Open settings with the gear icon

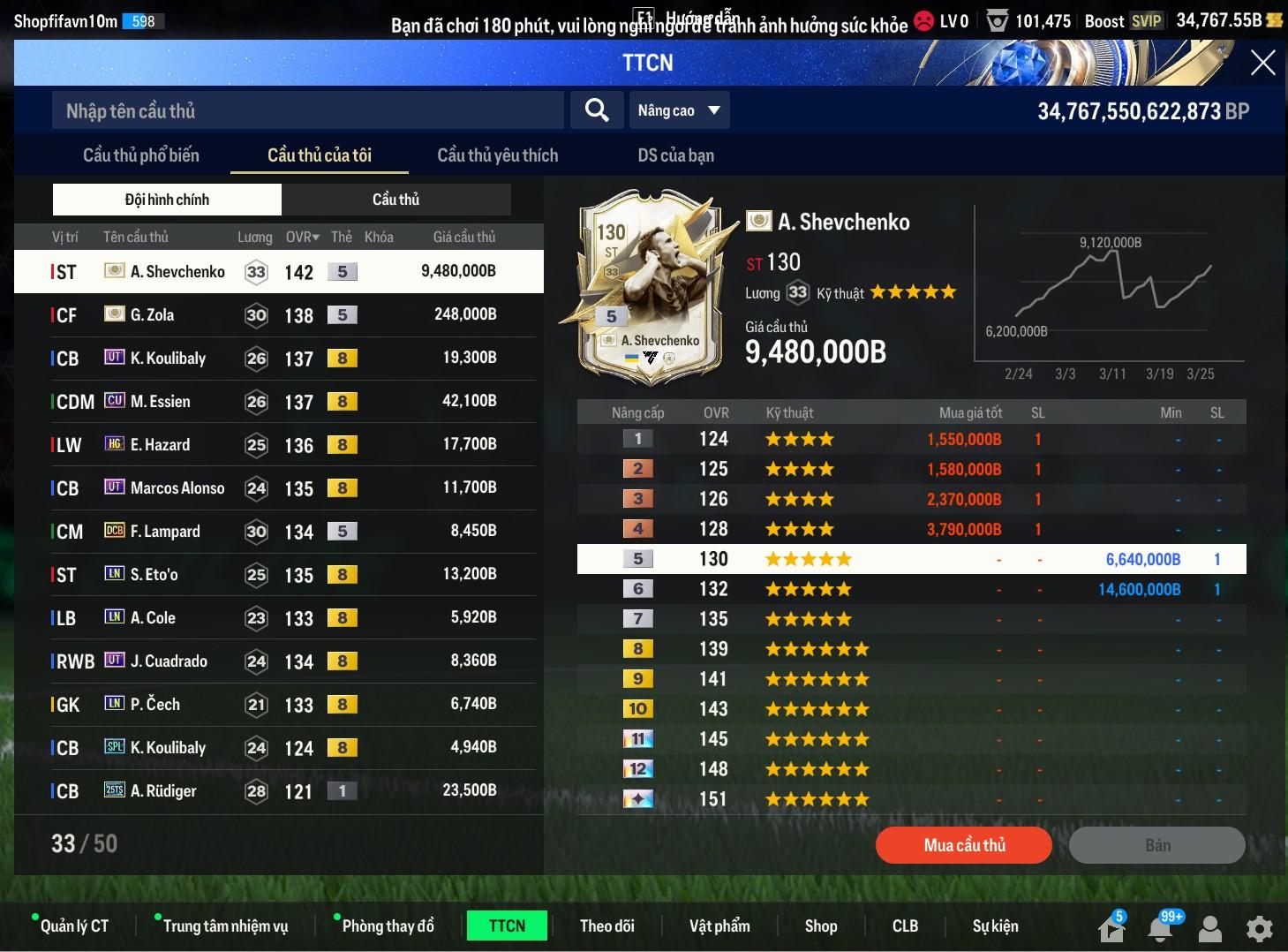click(x=1259, y=928)
